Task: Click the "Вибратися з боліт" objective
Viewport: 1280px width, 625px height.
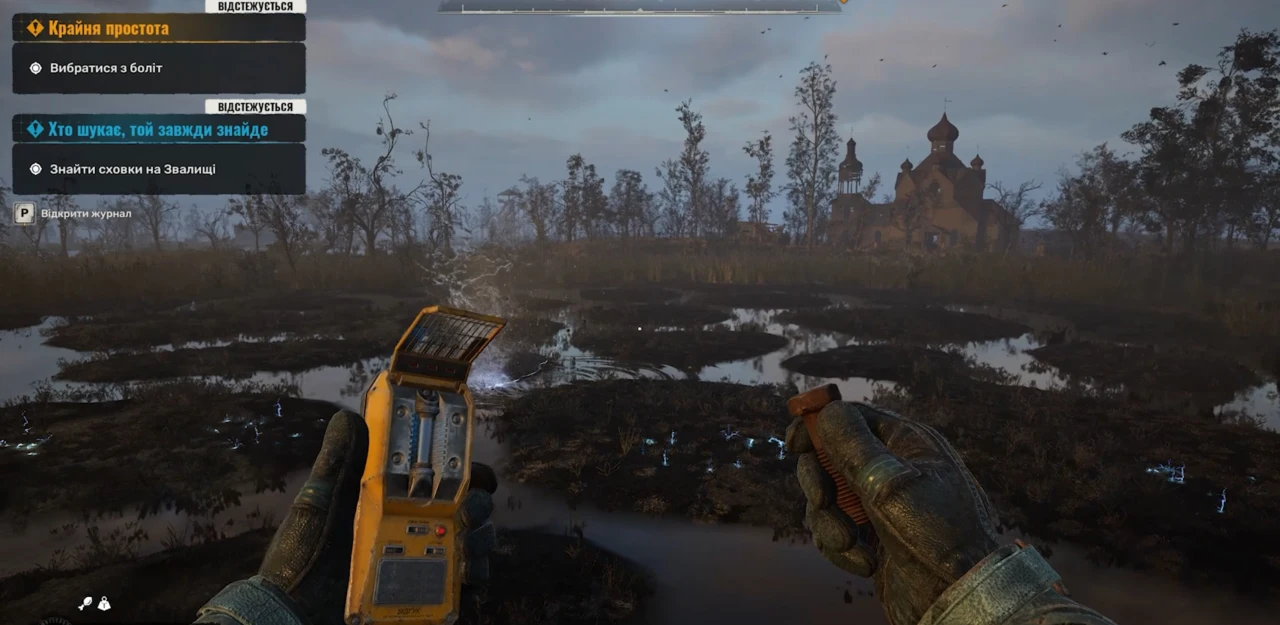Action: [158, 68]
